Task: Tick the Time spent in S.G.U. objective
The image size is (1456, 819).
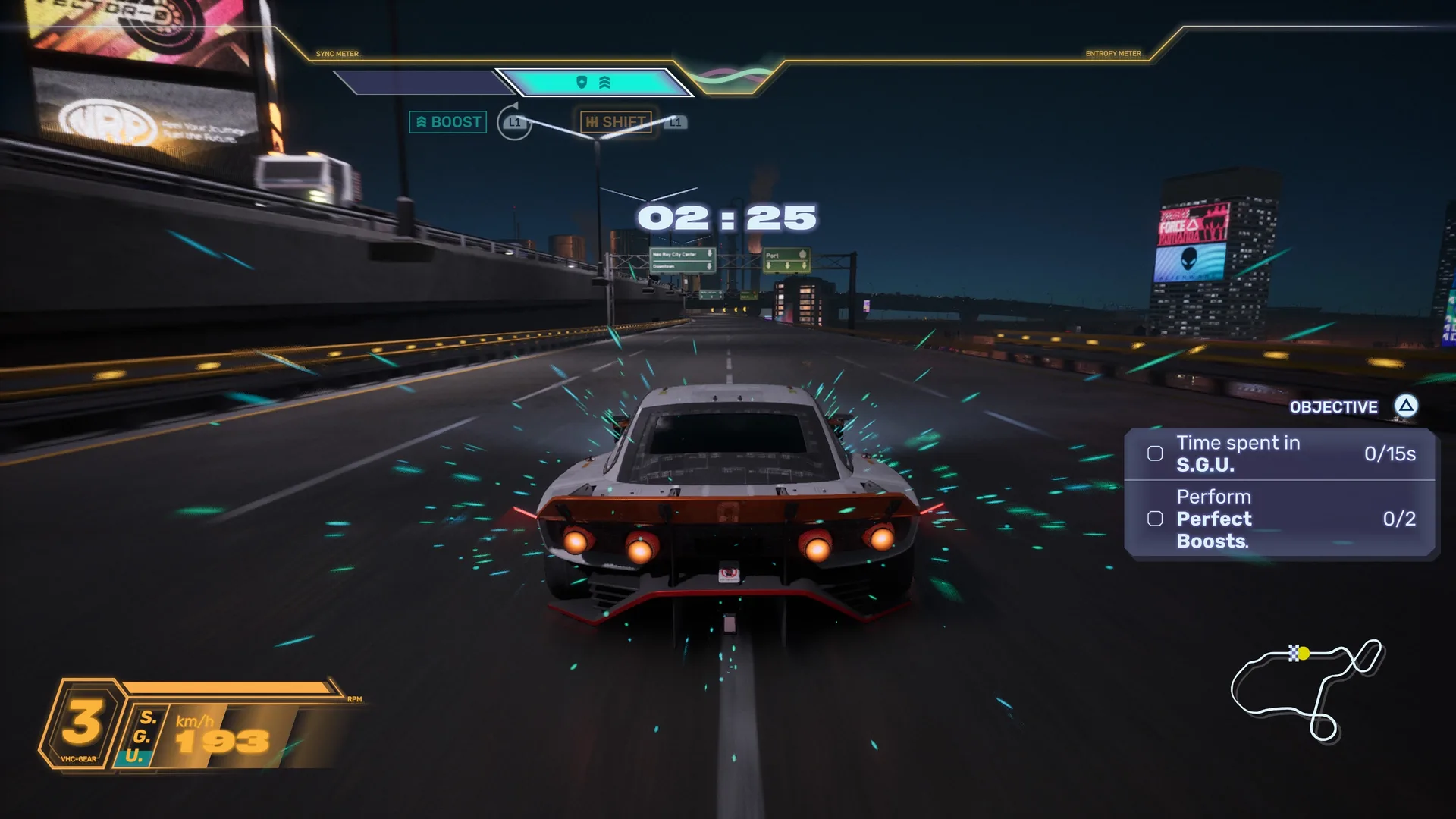Action: pos(1155,453)
